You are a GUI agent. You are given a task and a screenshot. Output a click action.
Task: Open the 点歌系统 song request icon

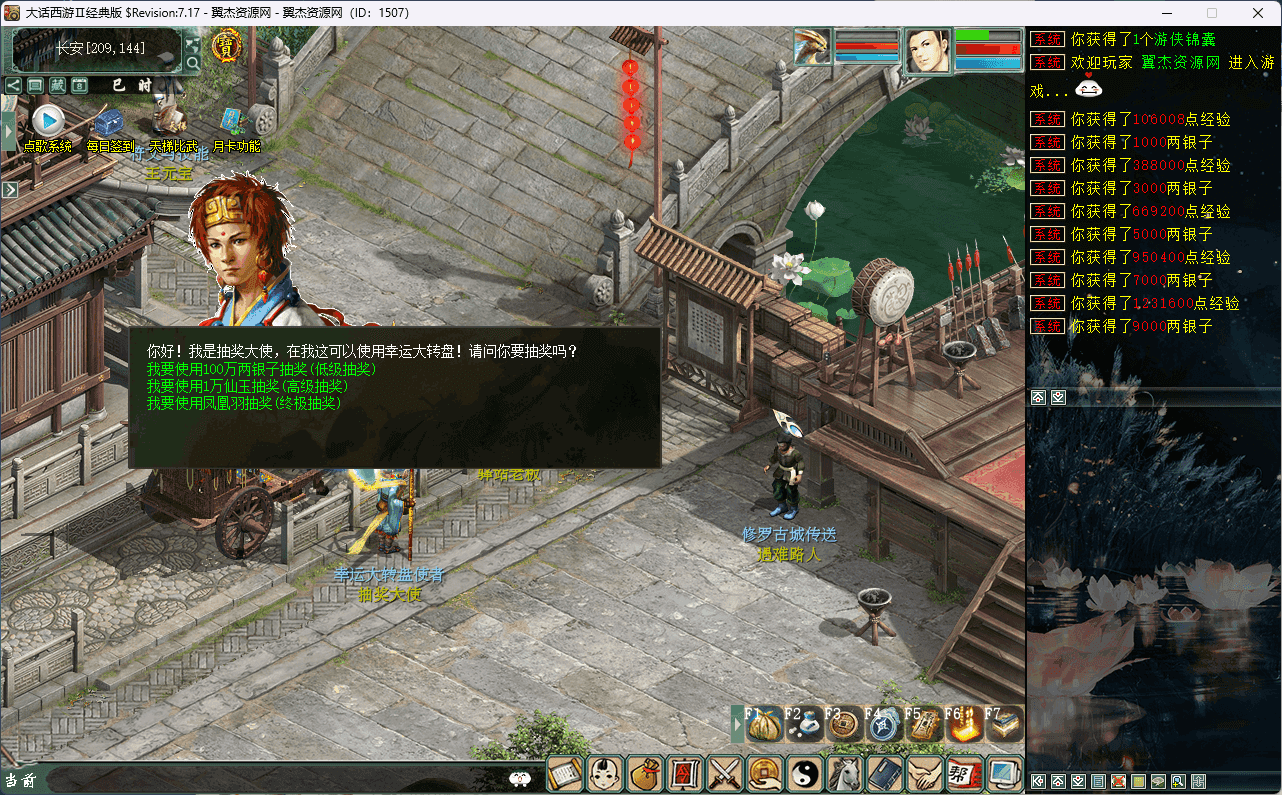click(x=47, y=122)
